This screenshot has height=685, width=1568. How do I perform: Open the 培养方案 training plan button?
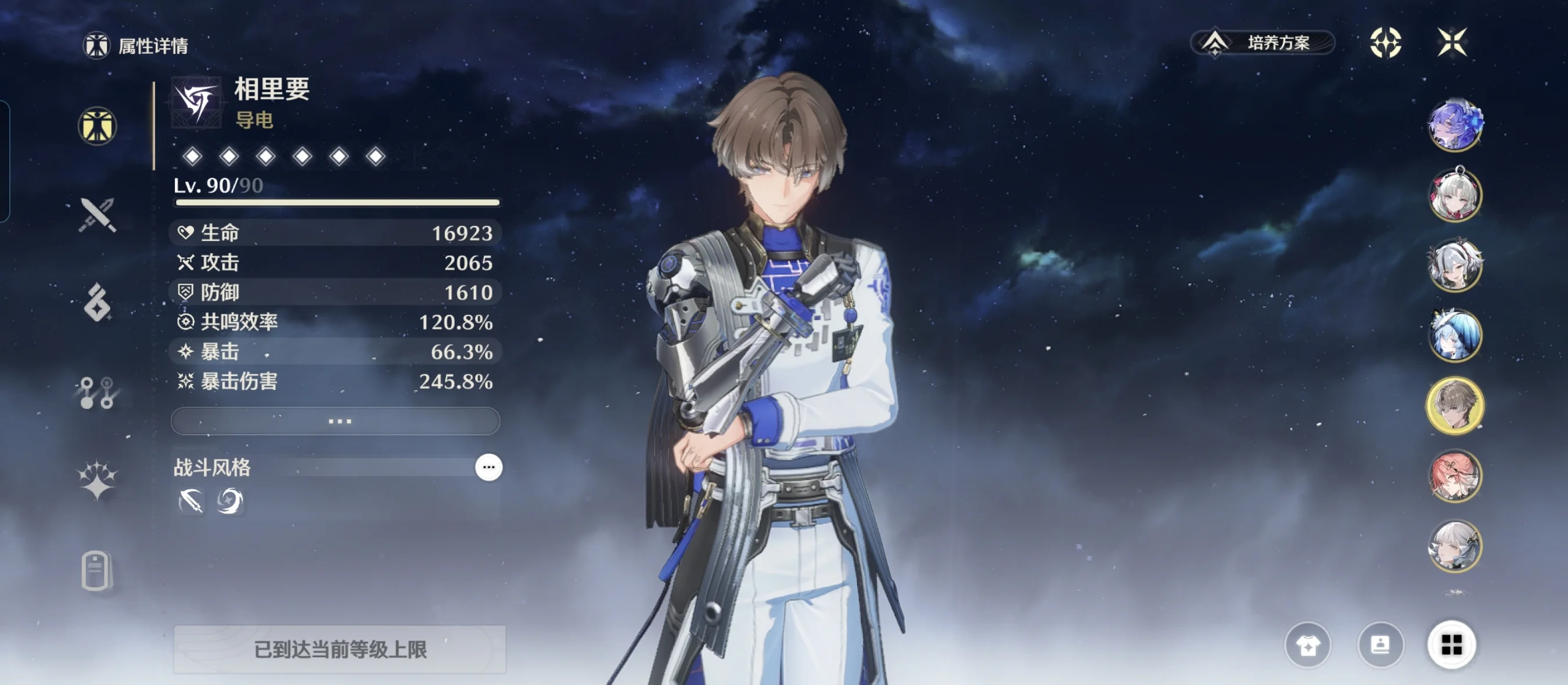(1263, 42)
